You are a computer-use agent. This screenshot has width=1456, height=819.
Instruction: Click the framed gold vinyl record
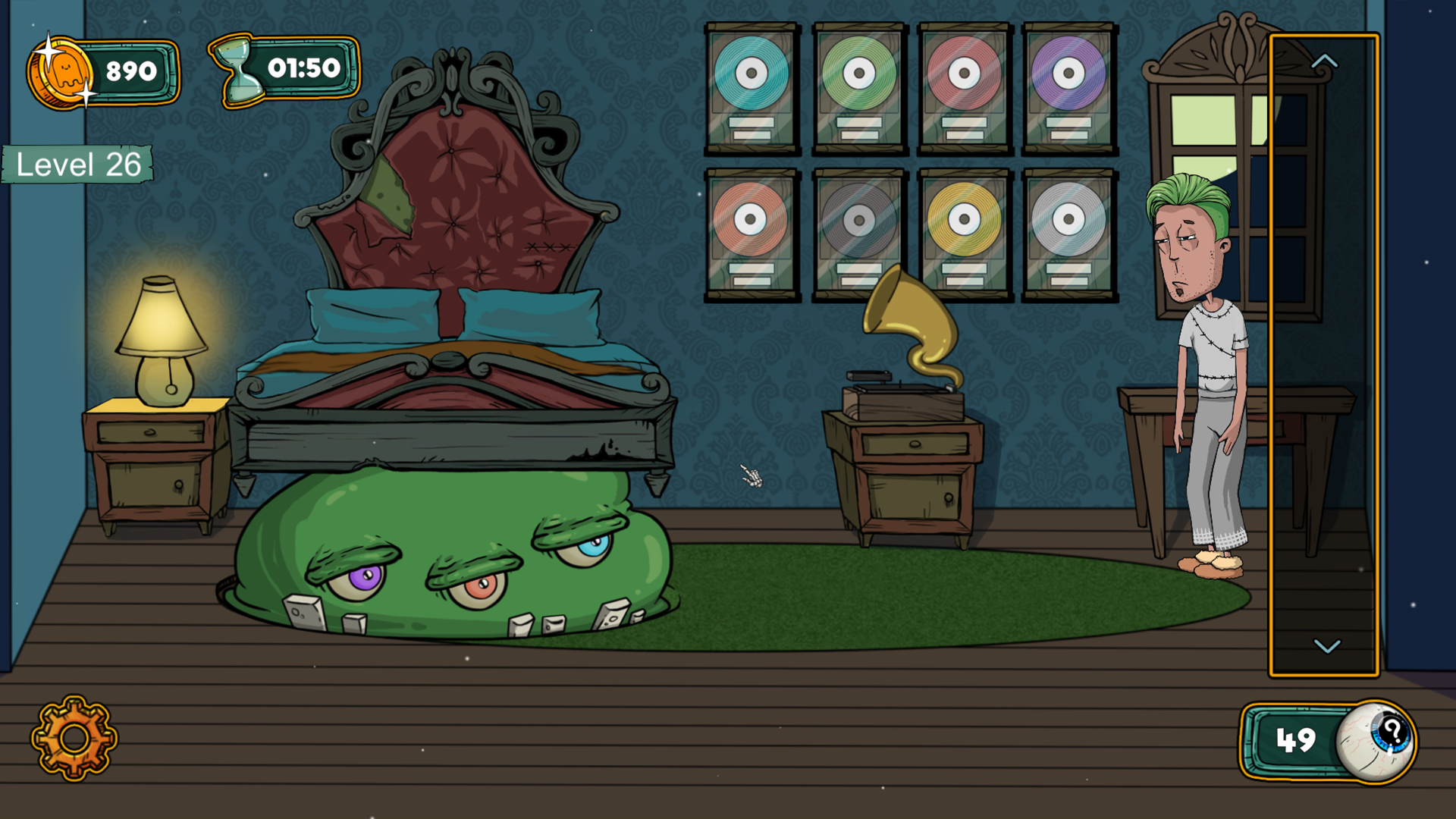[963, 220]
